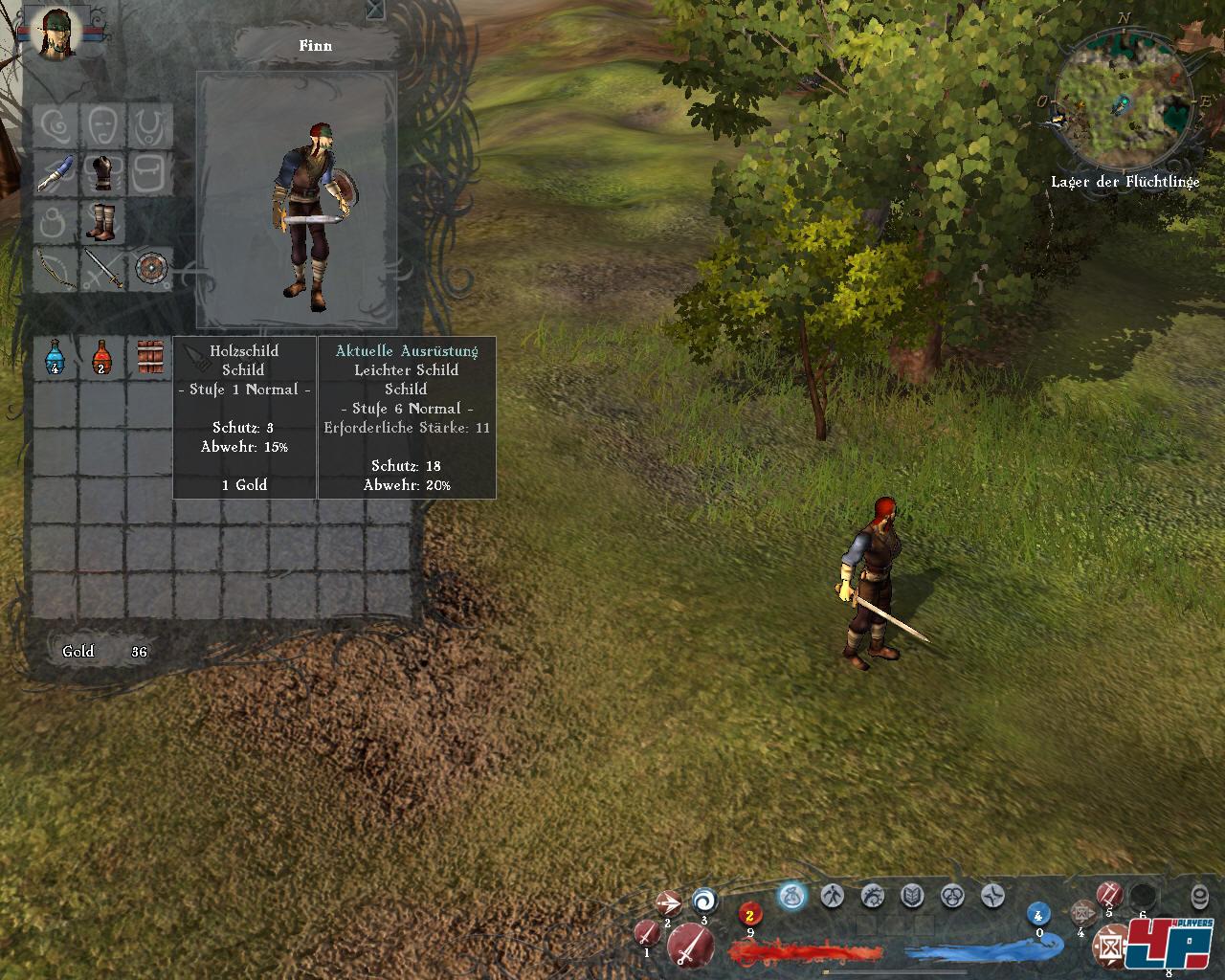Use the quick-slot health potion numbered 9
Image resolution: width=1225 pixels, height=980 pixels.
coord(750,915)
